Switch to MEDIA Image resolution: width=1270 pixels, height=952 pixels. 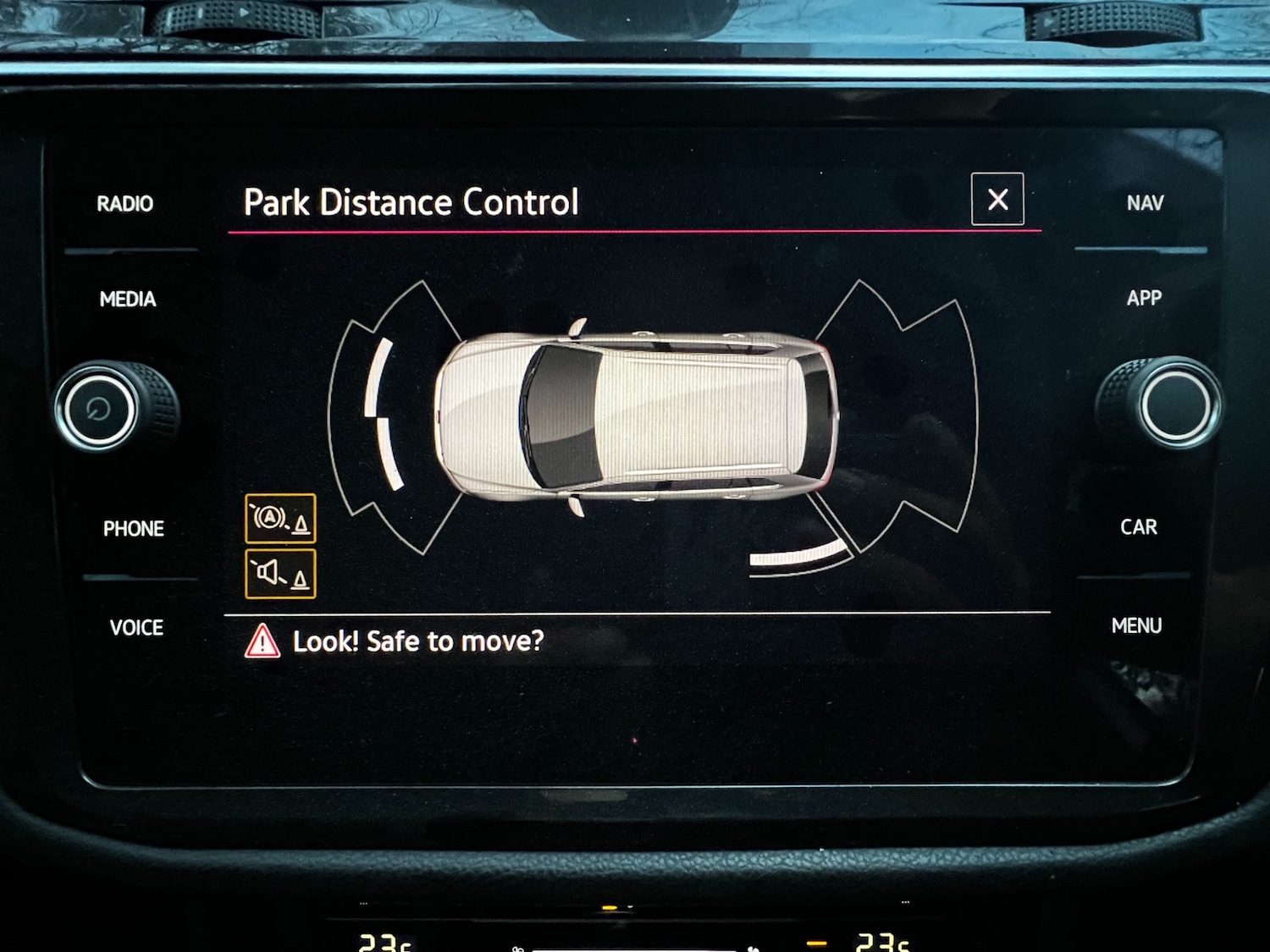point(128,300)
